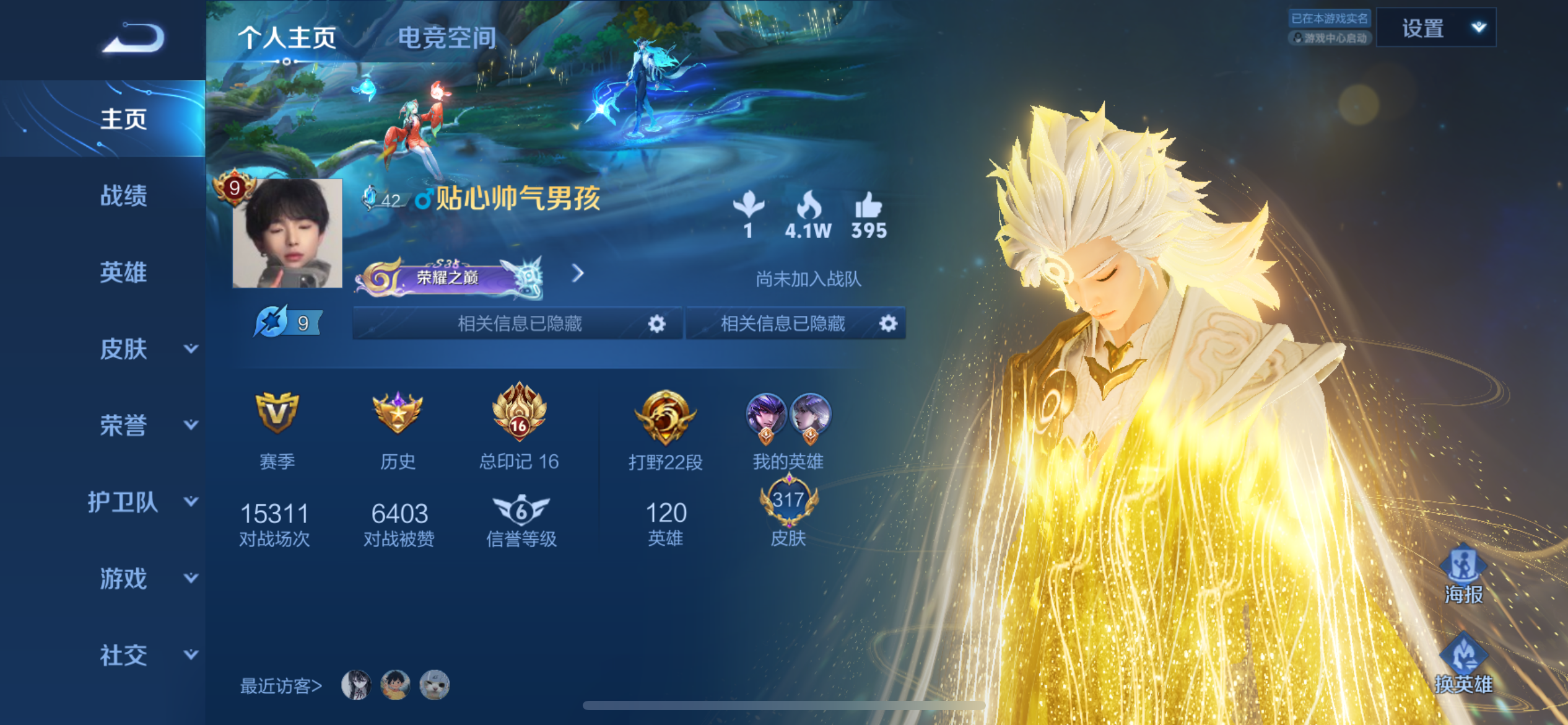Image resolution: width=1568 pixels, height=725 pixels.
Task: Open the 海报 poster button
Action: tap(1463, 574)
